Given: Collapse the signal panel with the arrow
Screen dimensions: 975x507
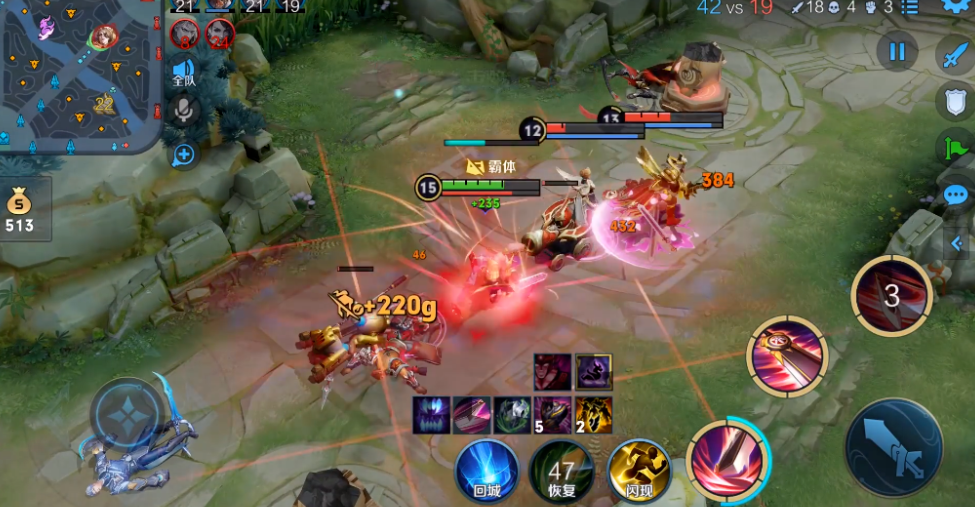Looking at the screenshot, I should pos(957,242).
